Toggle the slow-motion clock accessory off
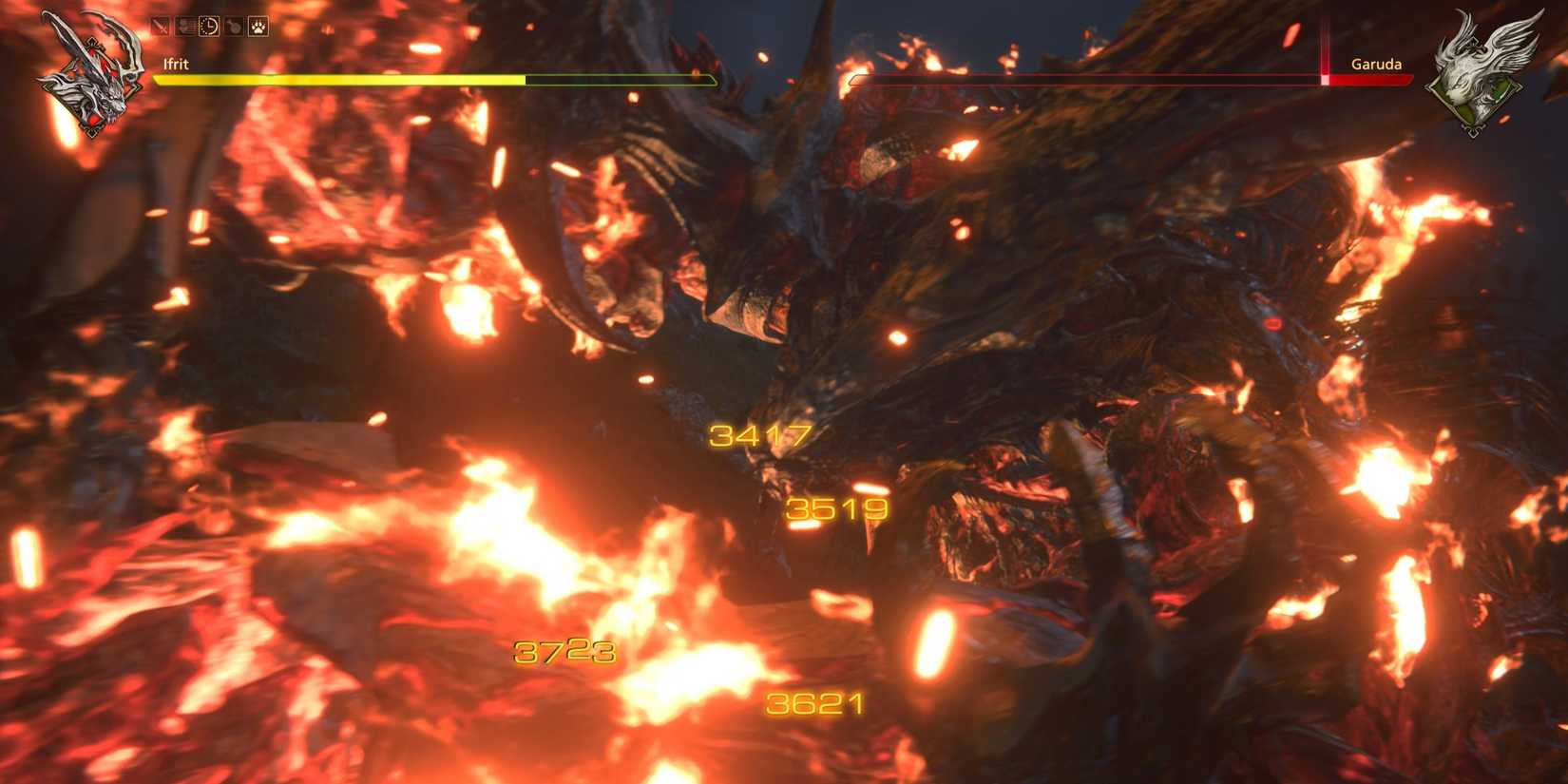1568x784 pixels. (x=209, y=26)
